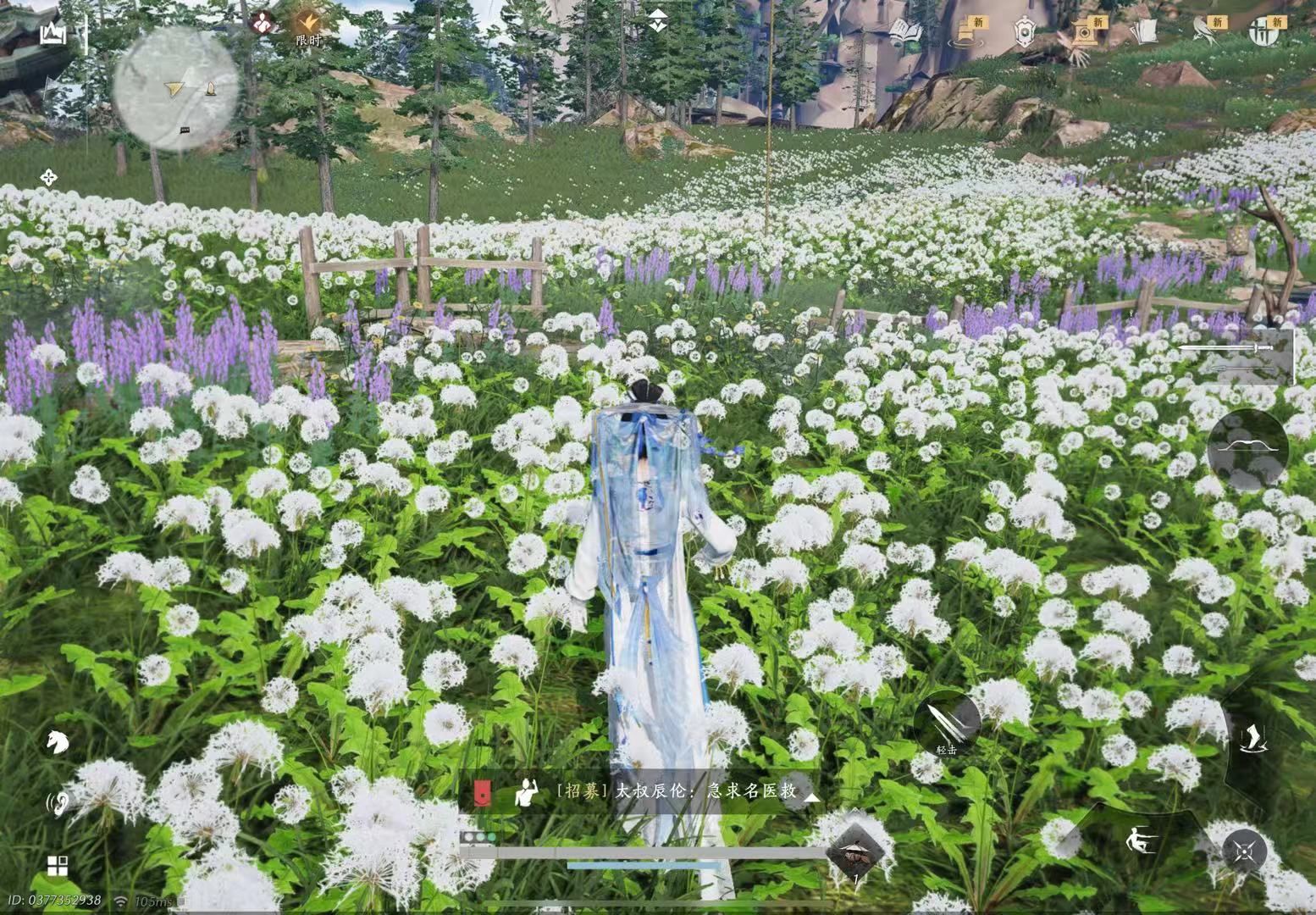The image size is (1316, 915).
Task: Tap the jump foot button
Action: (1251, 737)
